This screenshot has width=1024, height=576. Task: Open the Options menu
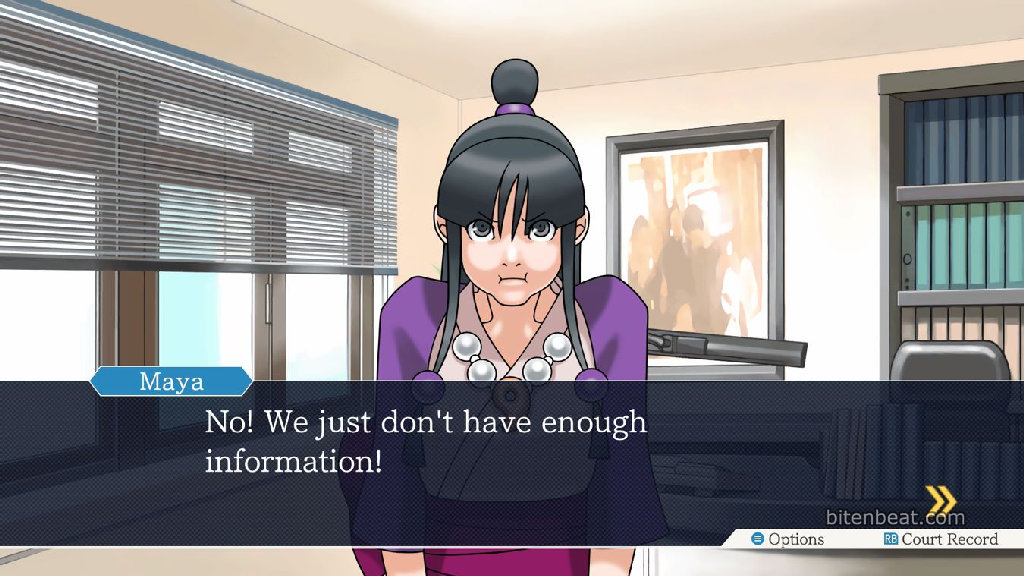(788, 539)
